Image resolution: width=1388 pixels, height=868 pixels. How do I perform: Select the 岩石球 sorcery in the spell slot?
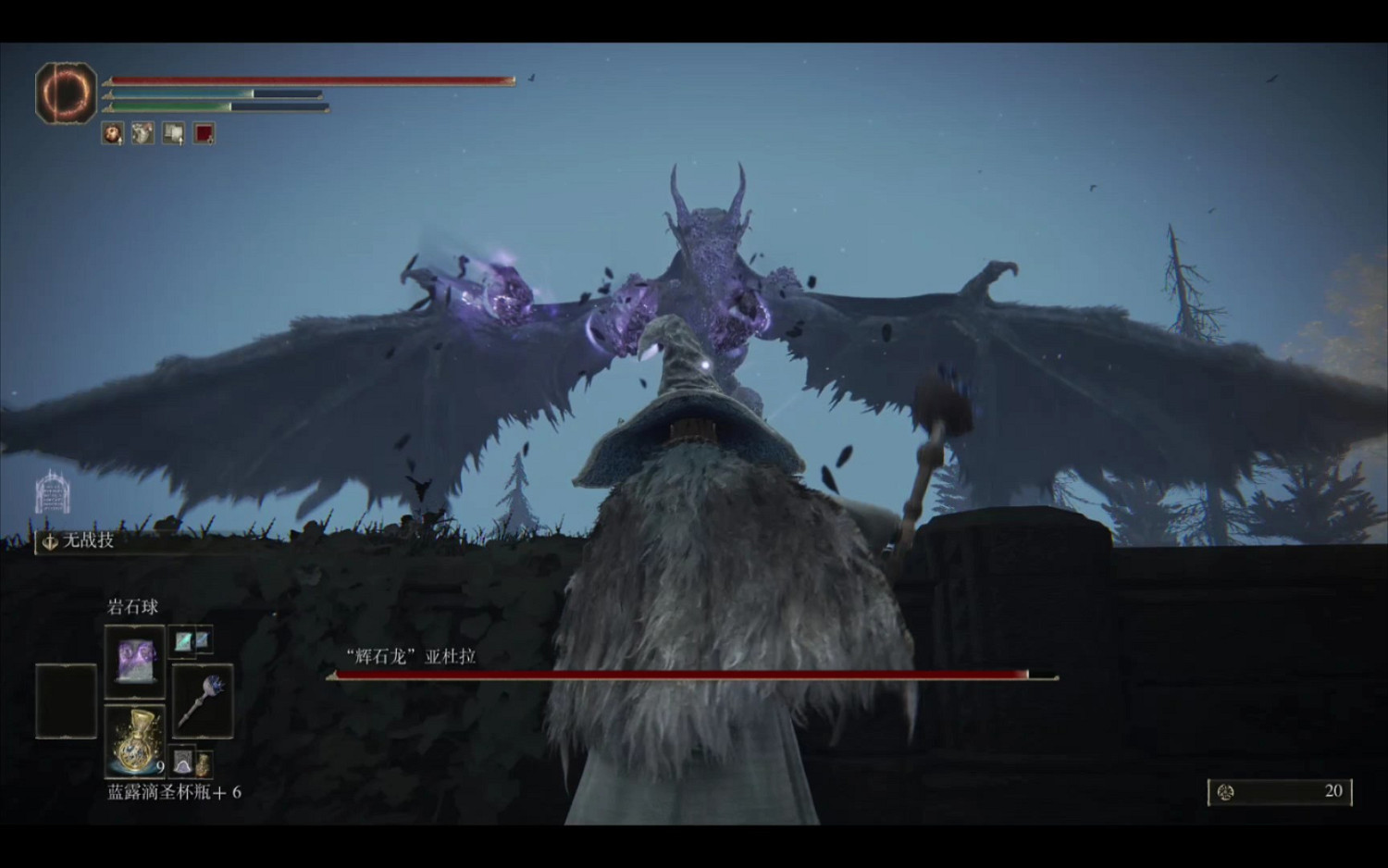coord(136,663)
